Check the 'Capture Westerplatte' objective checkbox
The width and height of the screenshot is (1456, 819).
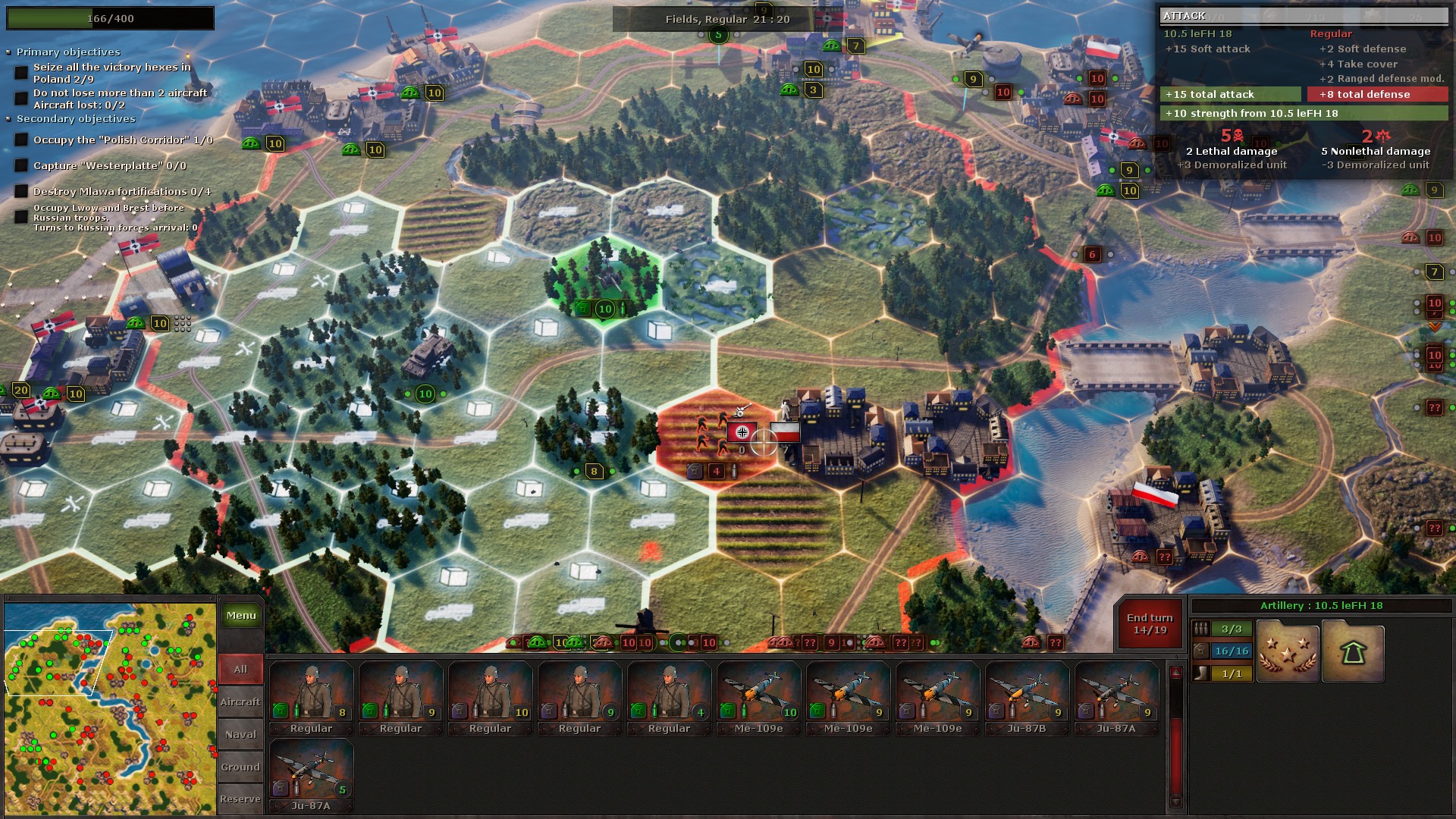point(20,165)
